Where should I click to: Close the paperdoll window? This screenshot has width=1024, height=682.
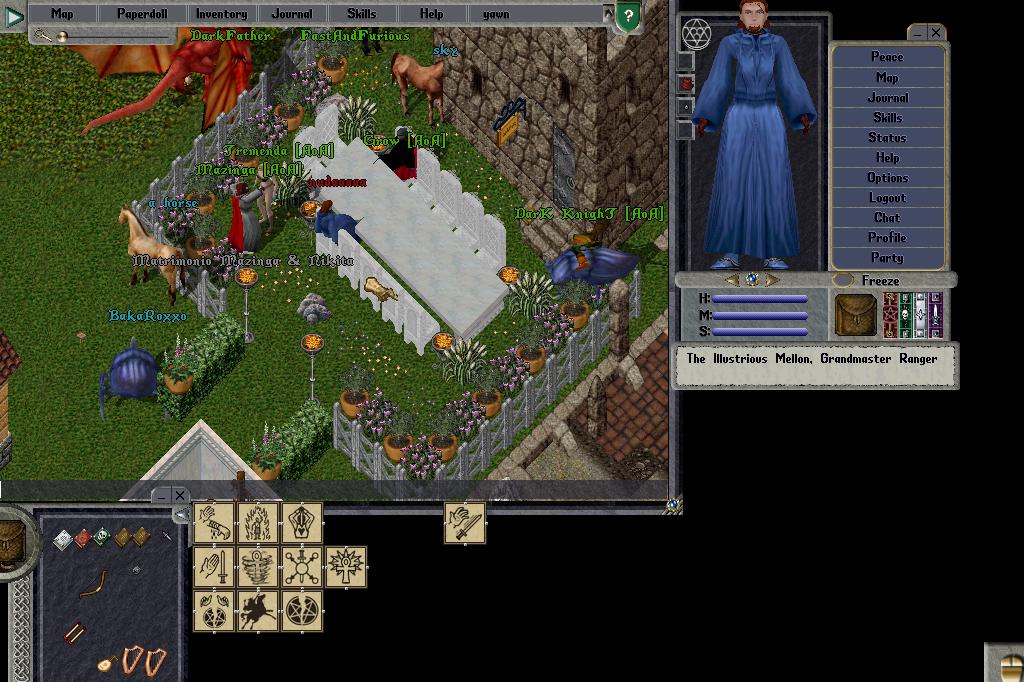point(936,33)
